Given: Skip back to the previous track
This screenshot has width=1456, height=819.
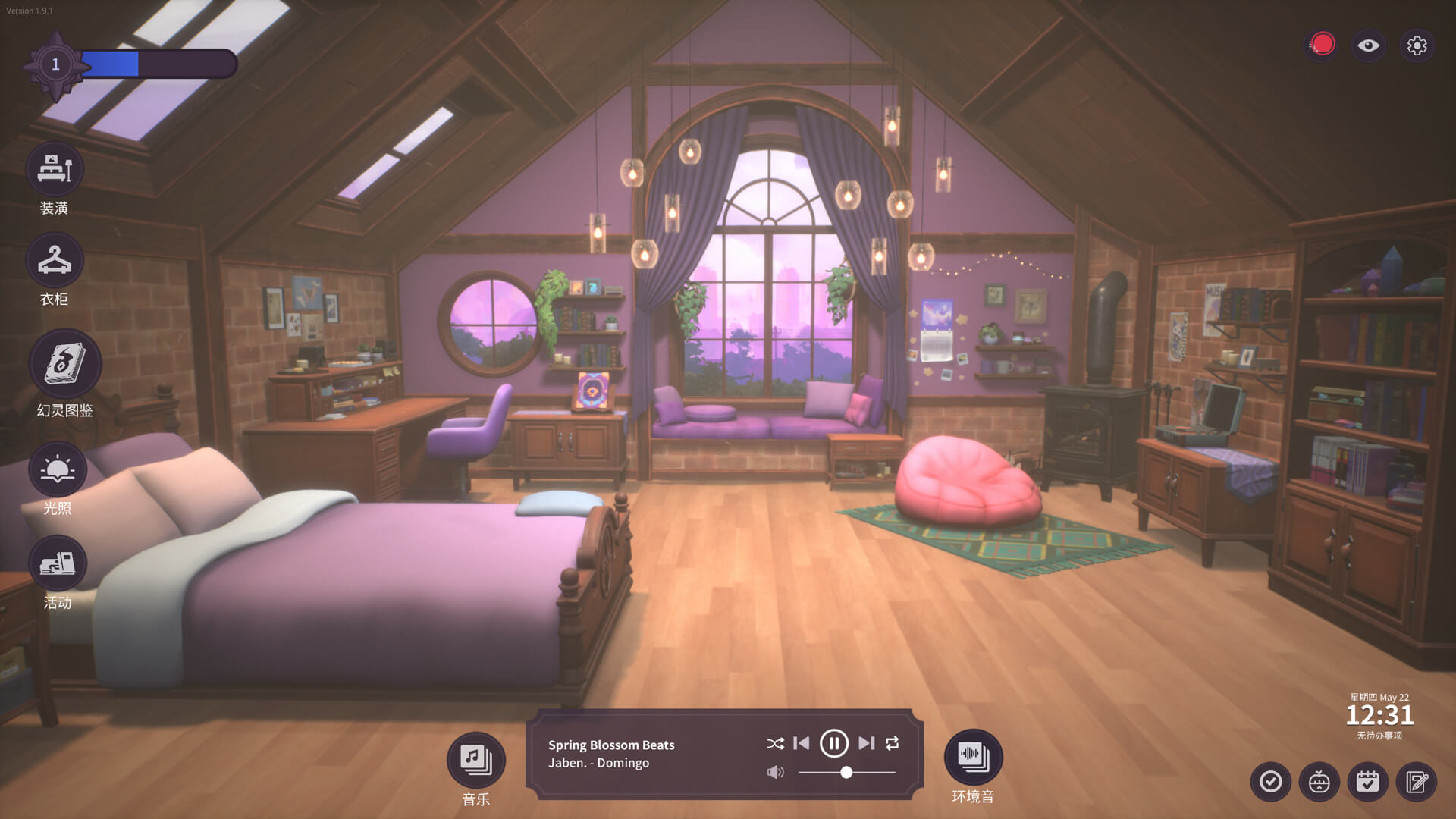Looking at the screenshot, I should [801, 743].
